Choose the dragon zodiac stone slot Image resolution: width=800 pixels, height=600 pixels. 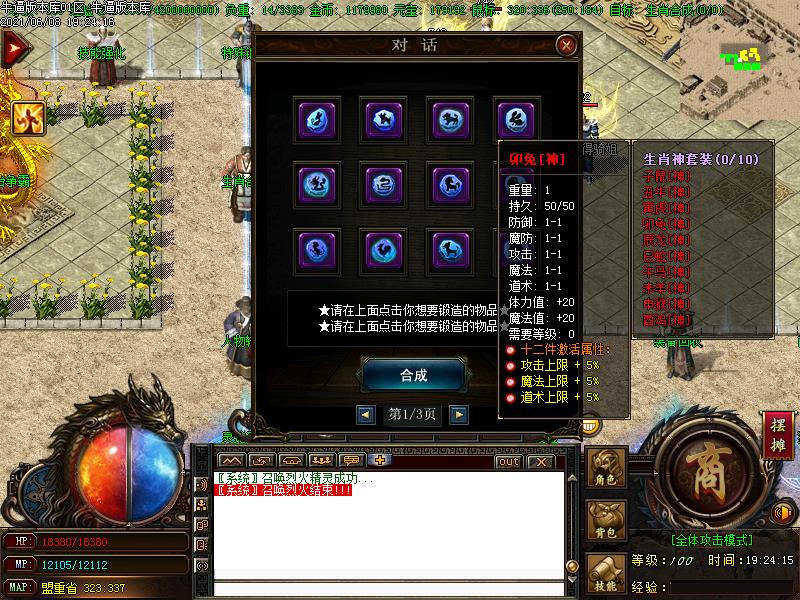click(x=317, y=185)
